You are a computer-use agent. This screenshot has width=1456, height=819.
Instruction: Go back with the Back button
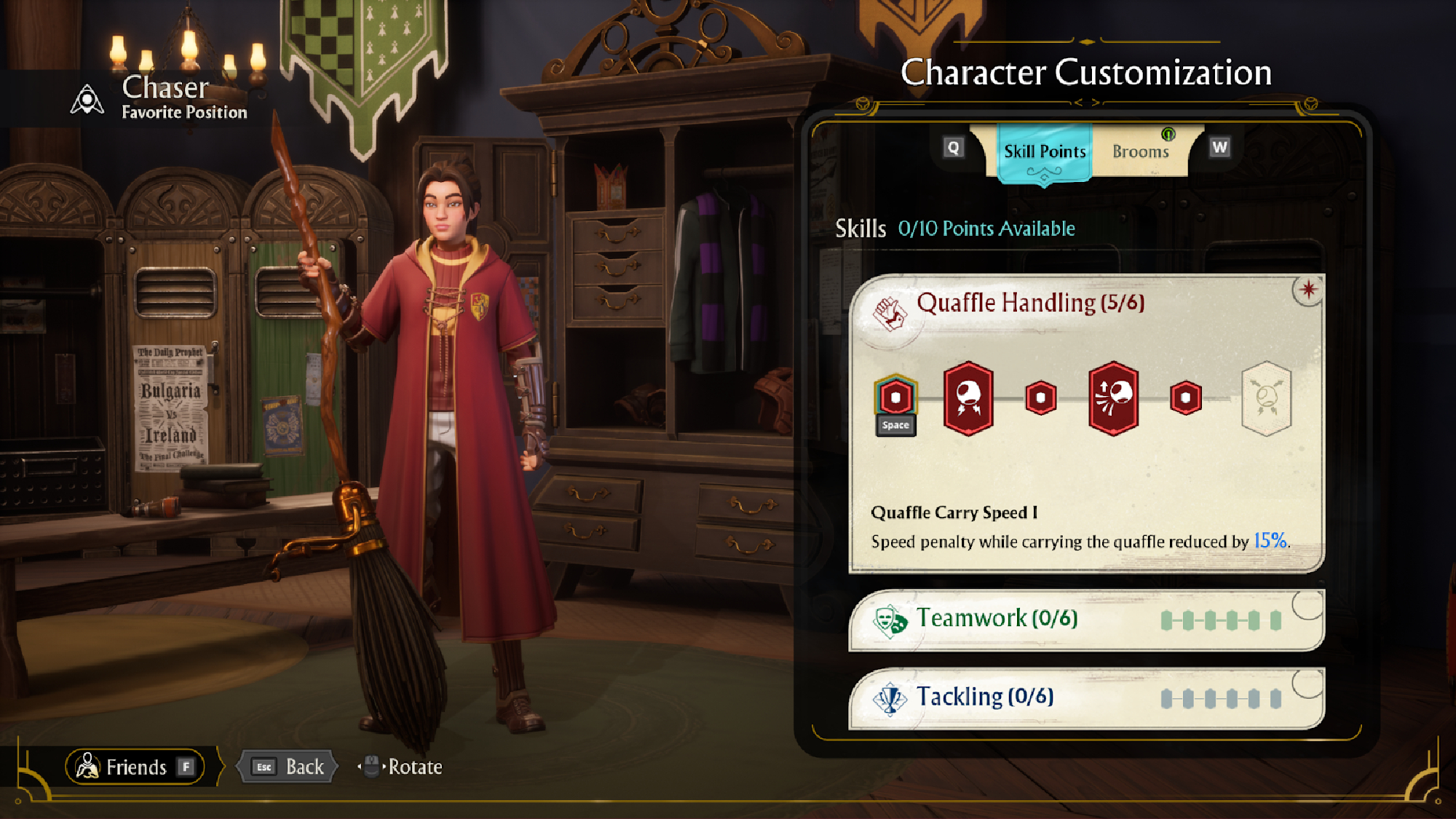pos(289,767)
